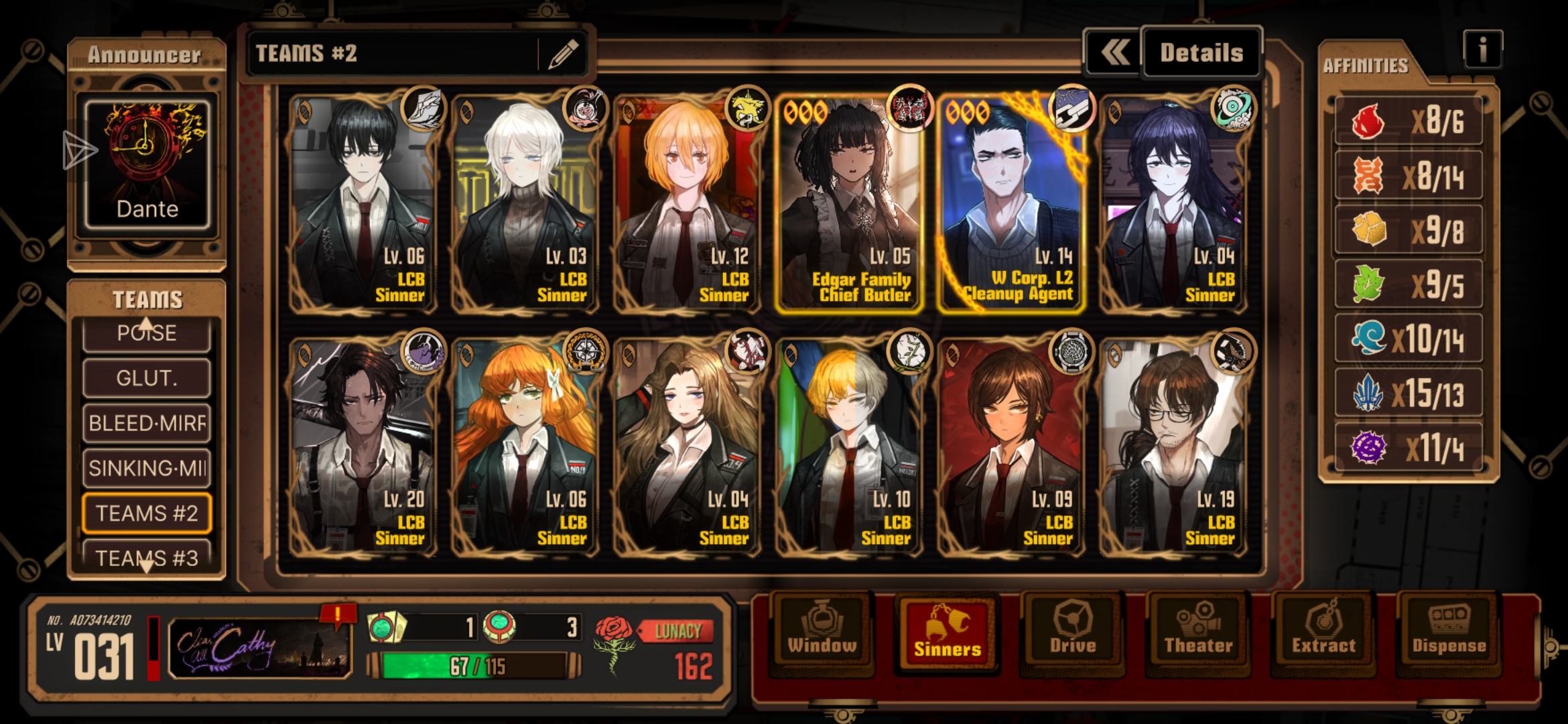This screenshot has height=724, width=1568.
Task: Choose the BLEED·MIRR team entry
Action: pos(147,423)
